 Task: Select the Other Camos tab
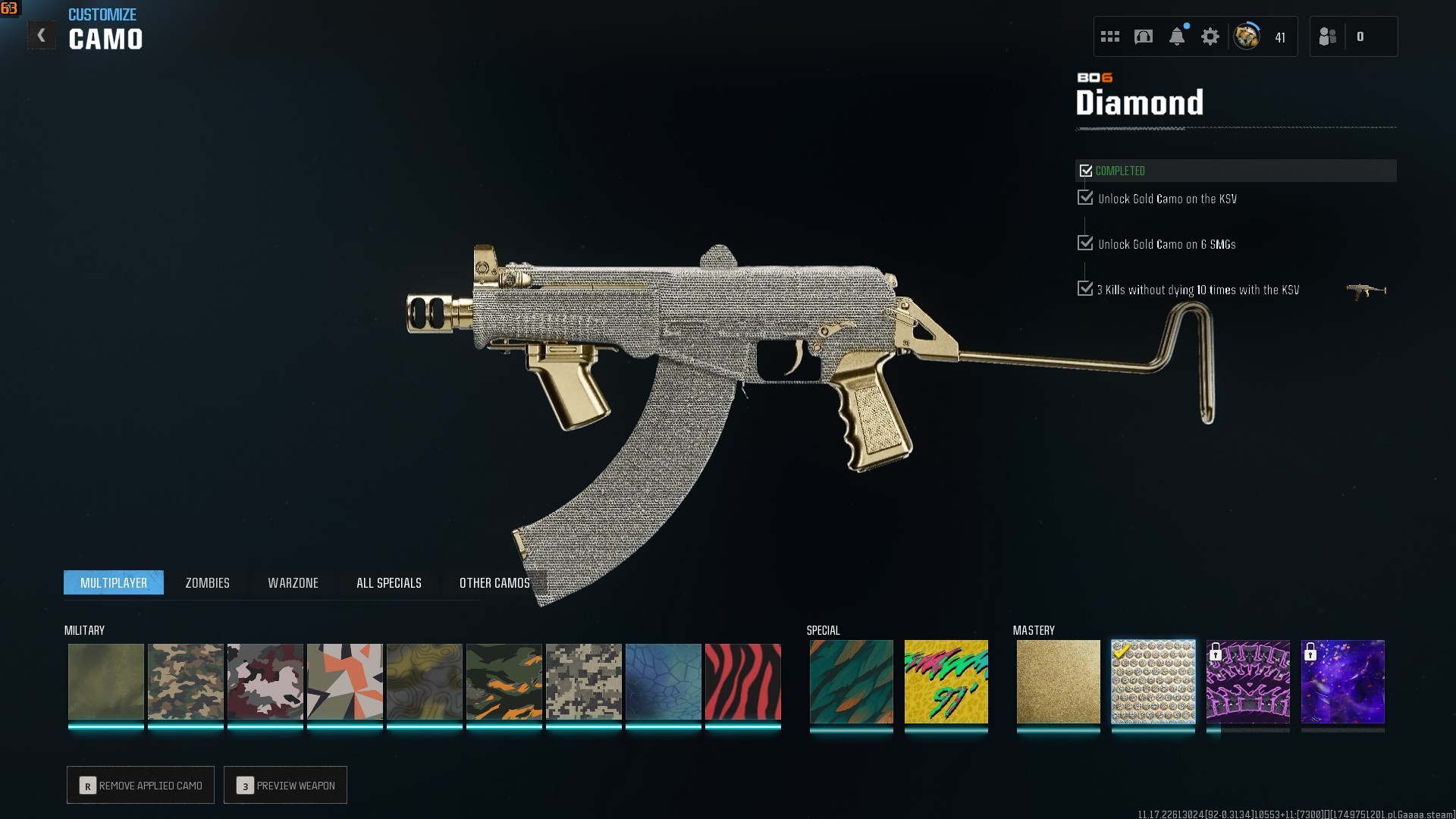[x=494, y=582]
